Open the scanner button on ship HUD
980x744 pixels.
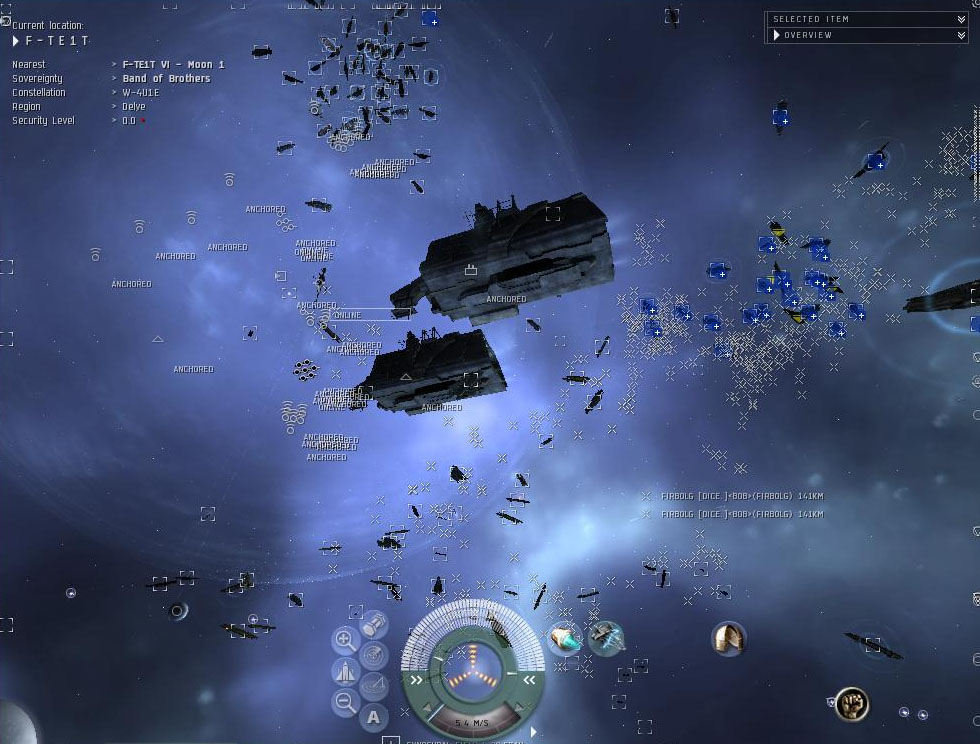pos(374,655)
